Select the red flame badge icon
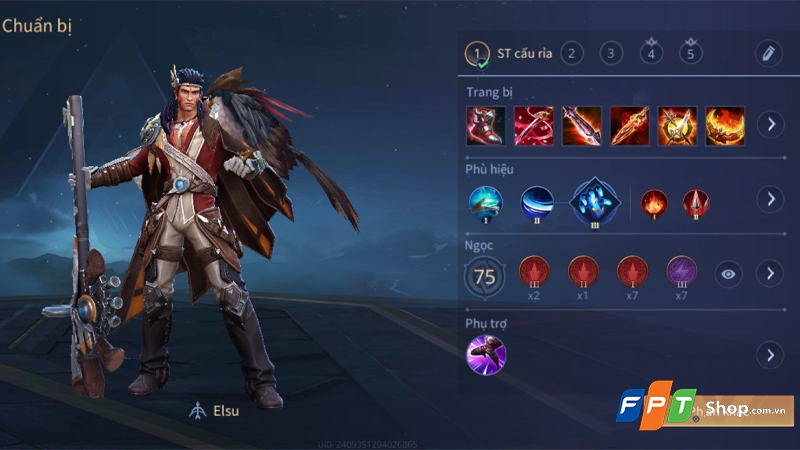This screenshot has height=450, width=800. click(653, 202)
